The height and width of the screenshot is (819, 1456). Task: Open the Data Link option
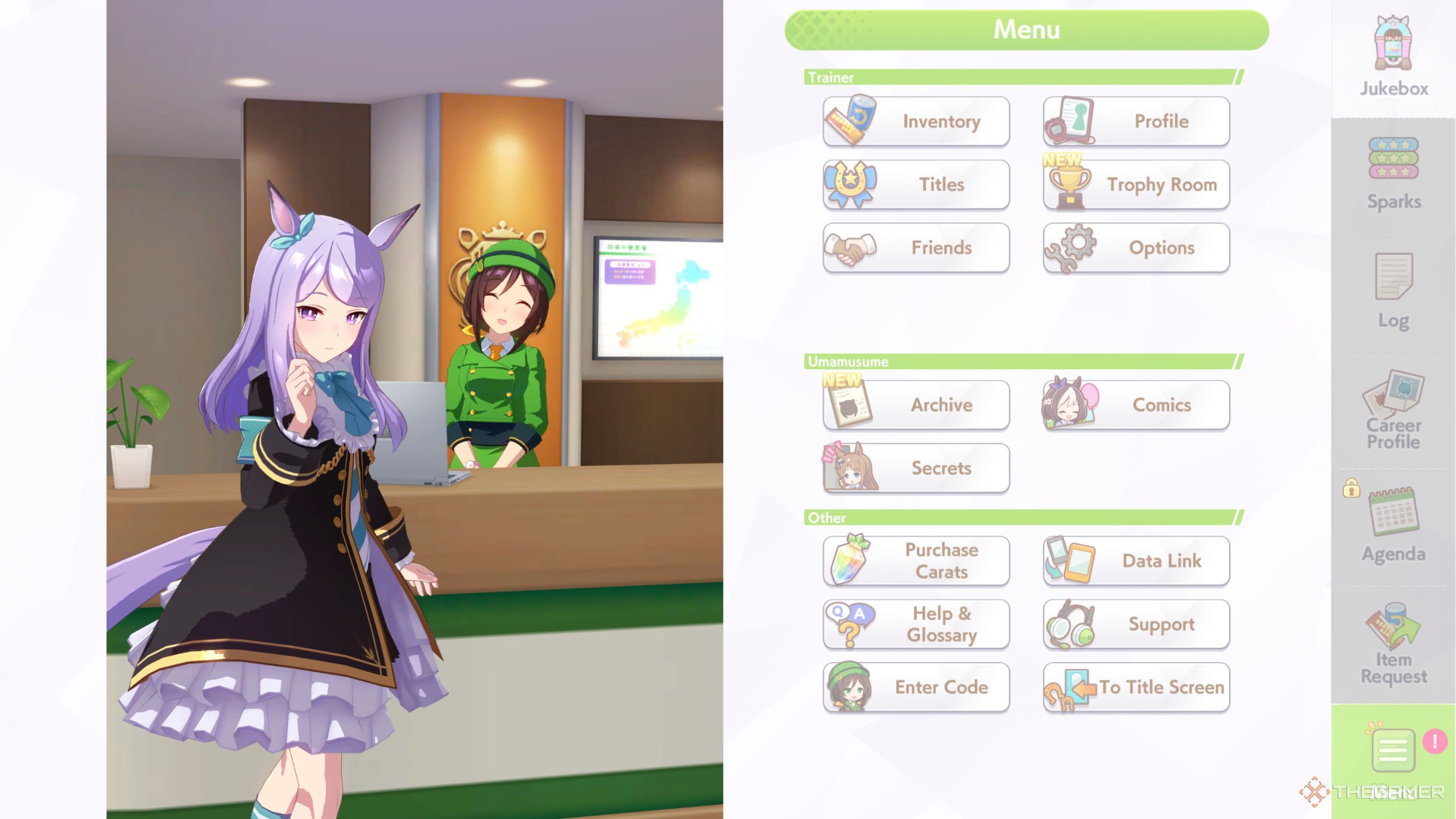pos(1136,561)
